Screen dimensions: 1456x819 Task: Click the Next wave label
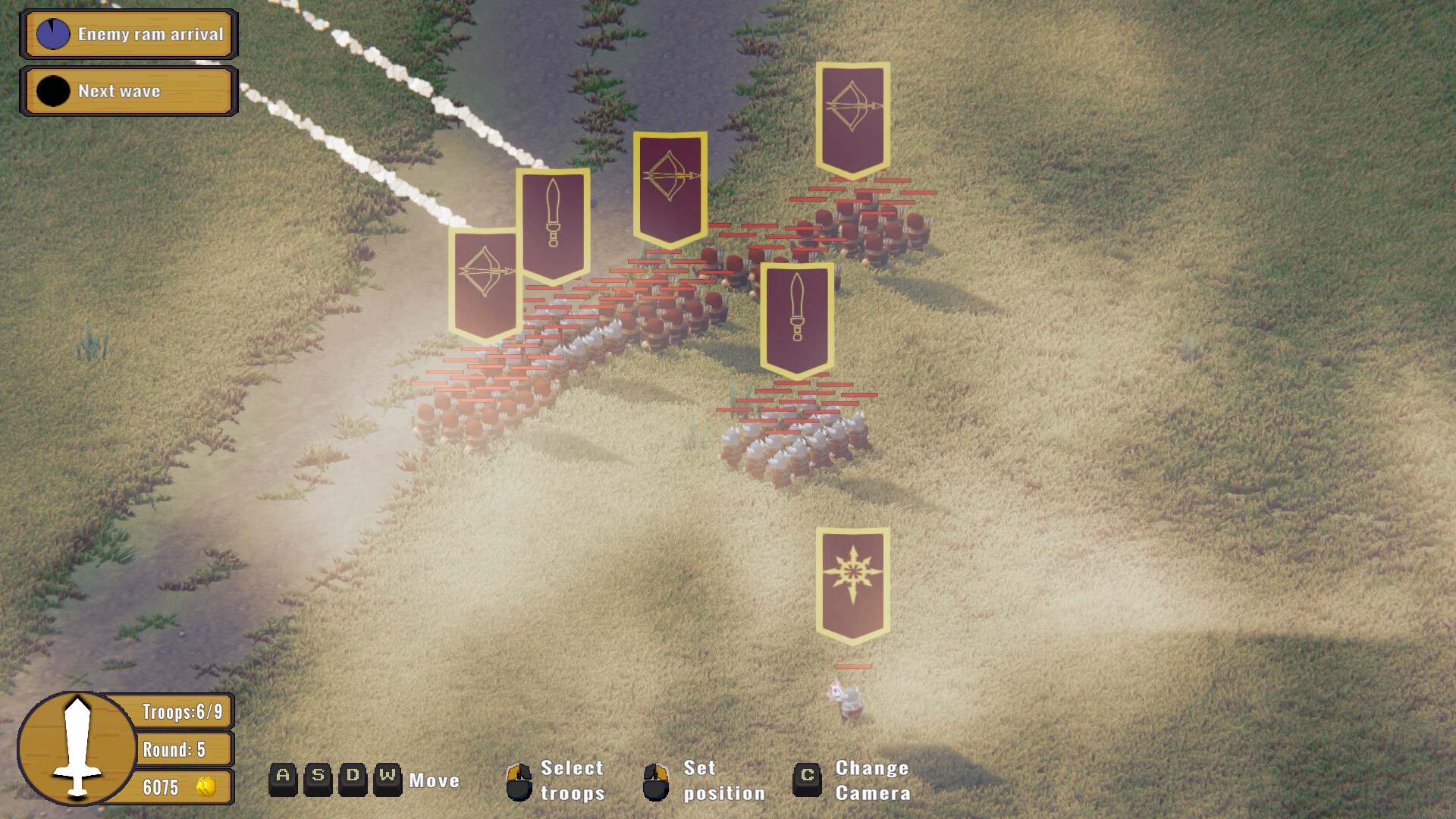(x=120, y=91)
